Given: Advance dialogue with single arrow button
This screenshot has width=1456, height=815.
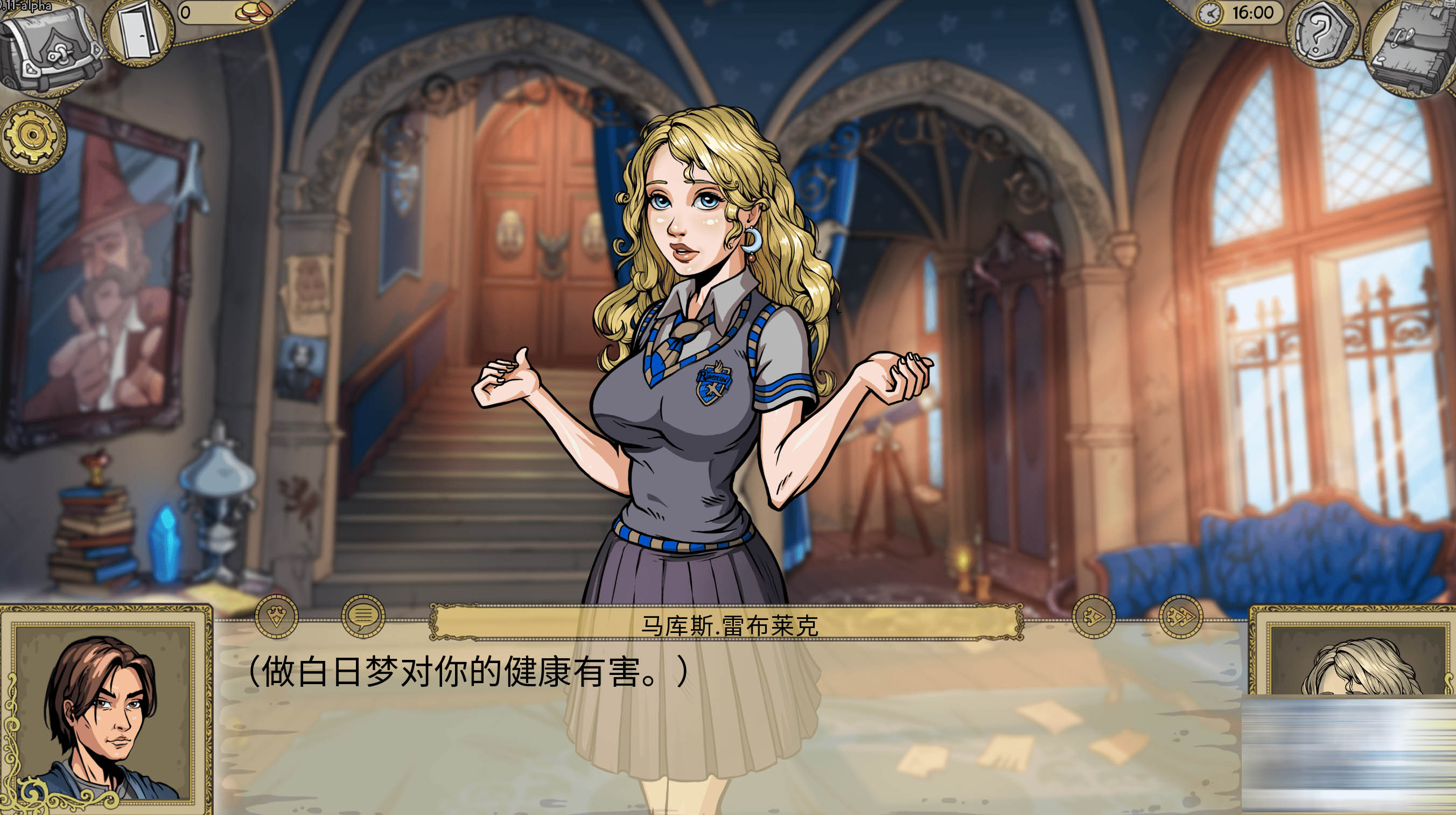Looking at the screenshot, I should pyautogui.click(x=1094, y=616).
